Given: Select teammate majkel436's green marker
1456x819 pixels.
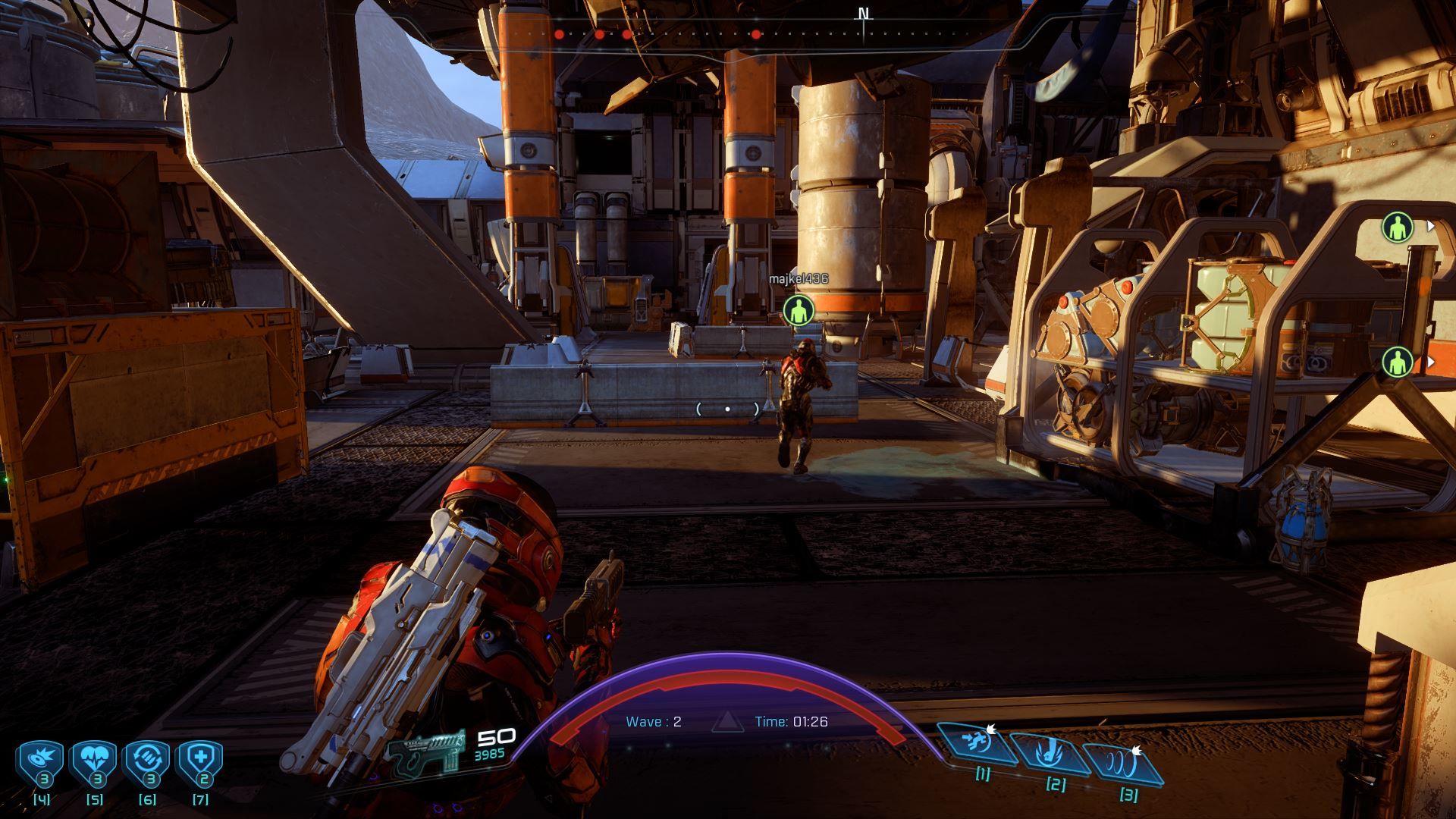Looking at the screenshot, I should (798, 310).
